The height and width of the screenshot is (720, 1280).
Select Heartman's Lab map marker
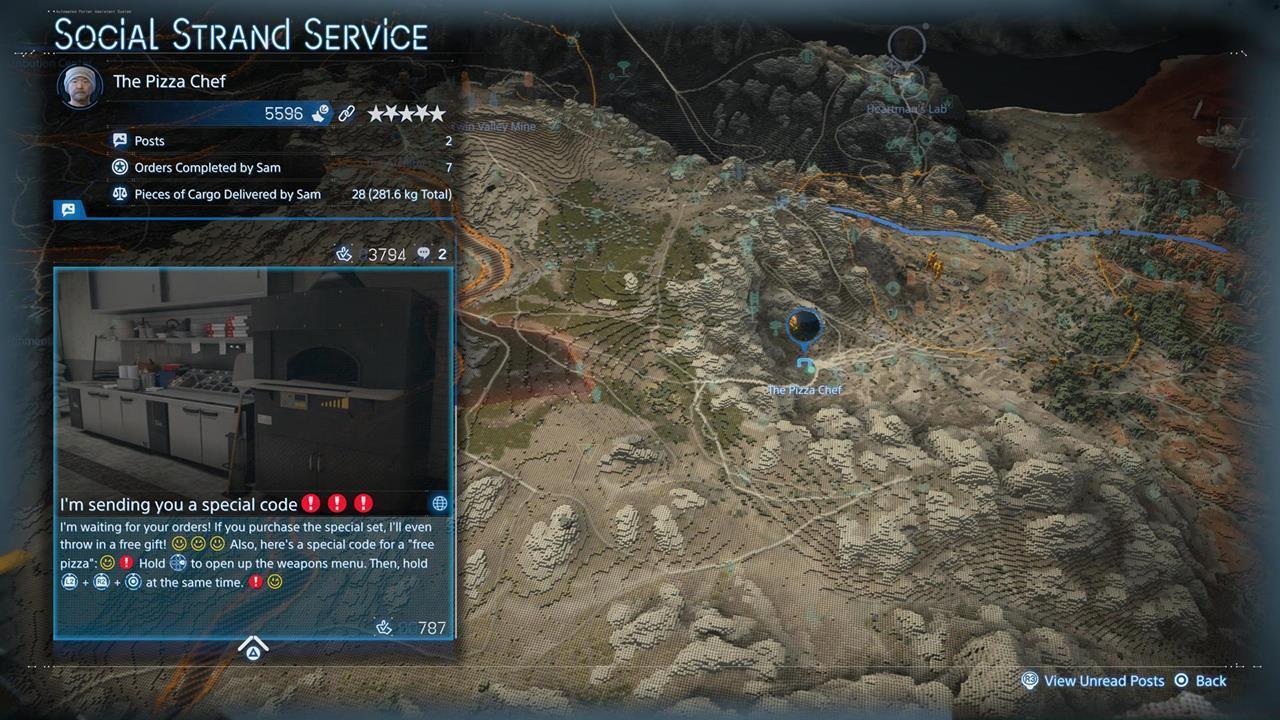(906, 45)
